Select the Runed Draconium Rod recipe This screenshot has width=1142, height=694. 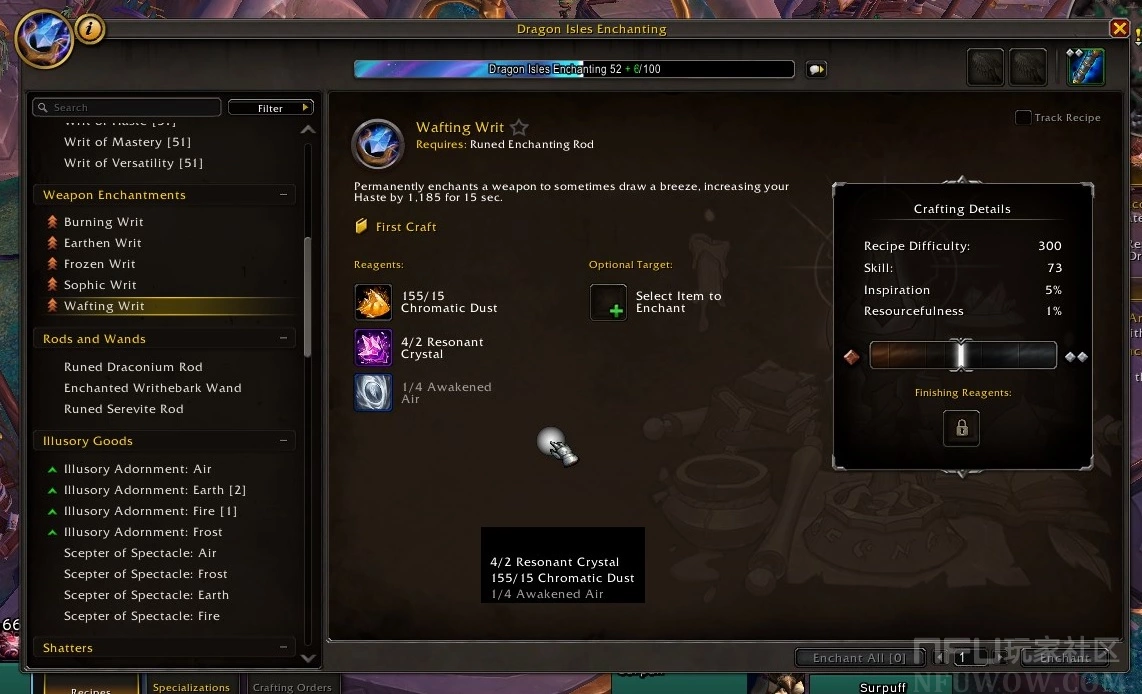pos(133,367)
